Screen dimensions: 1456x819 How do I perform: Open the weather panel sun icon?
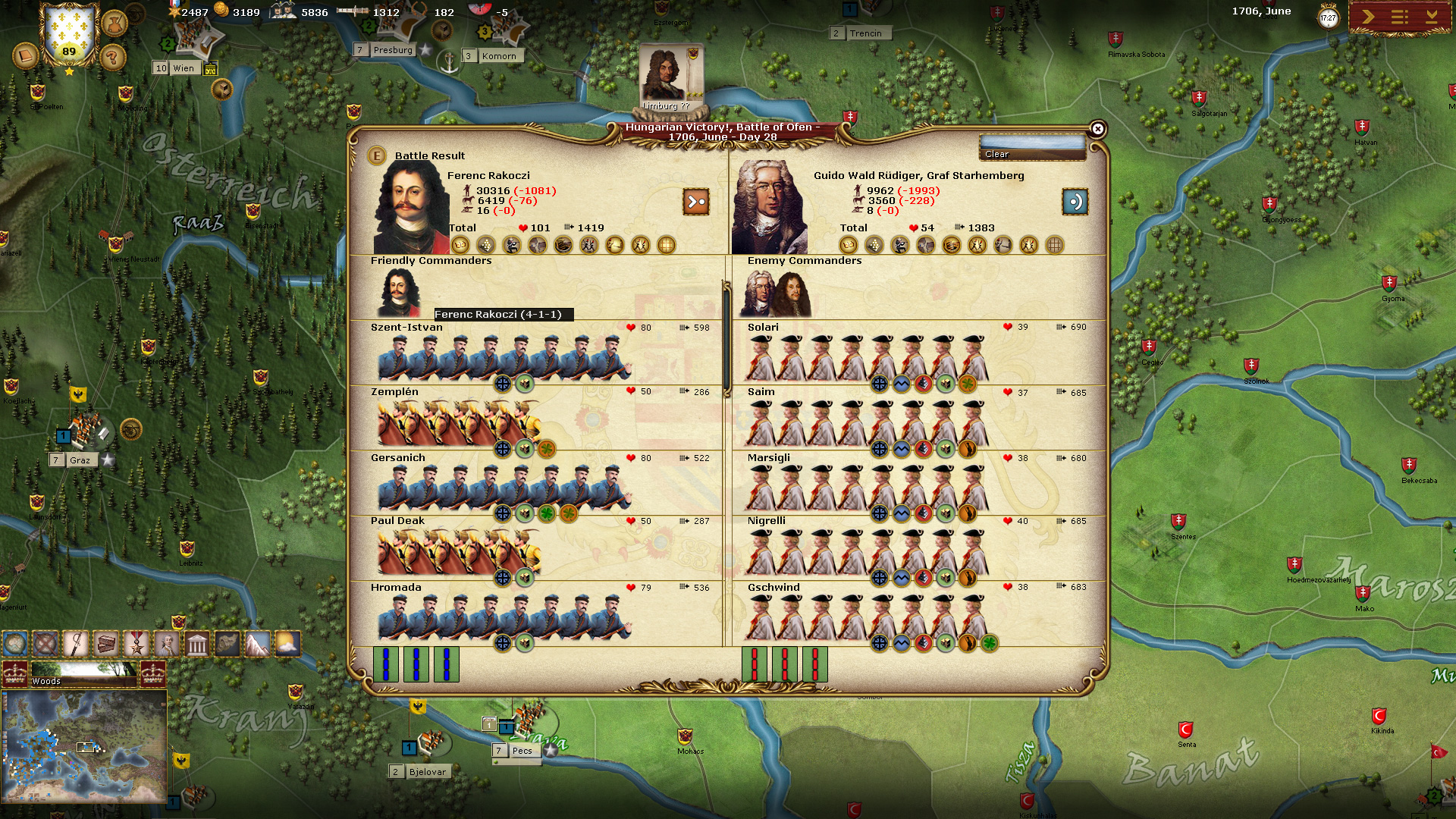[x=287, y=644]
